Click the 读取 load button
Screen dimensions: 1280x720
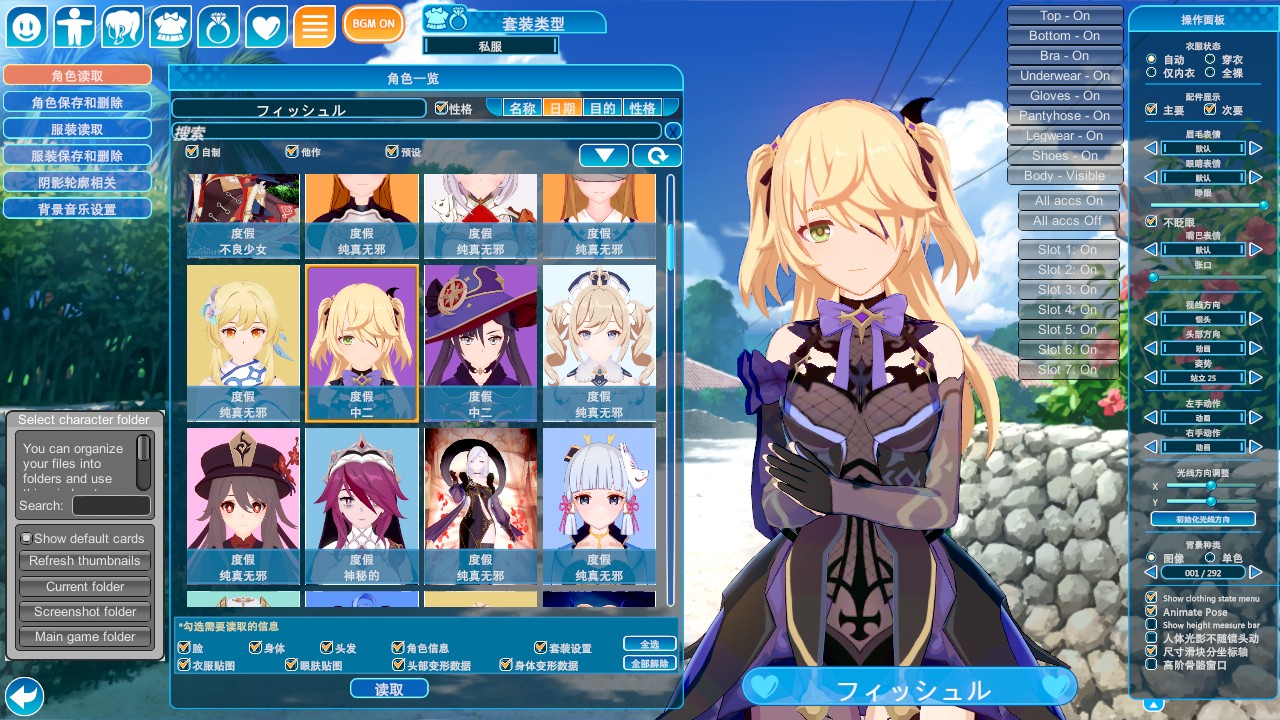pos(389,689)
